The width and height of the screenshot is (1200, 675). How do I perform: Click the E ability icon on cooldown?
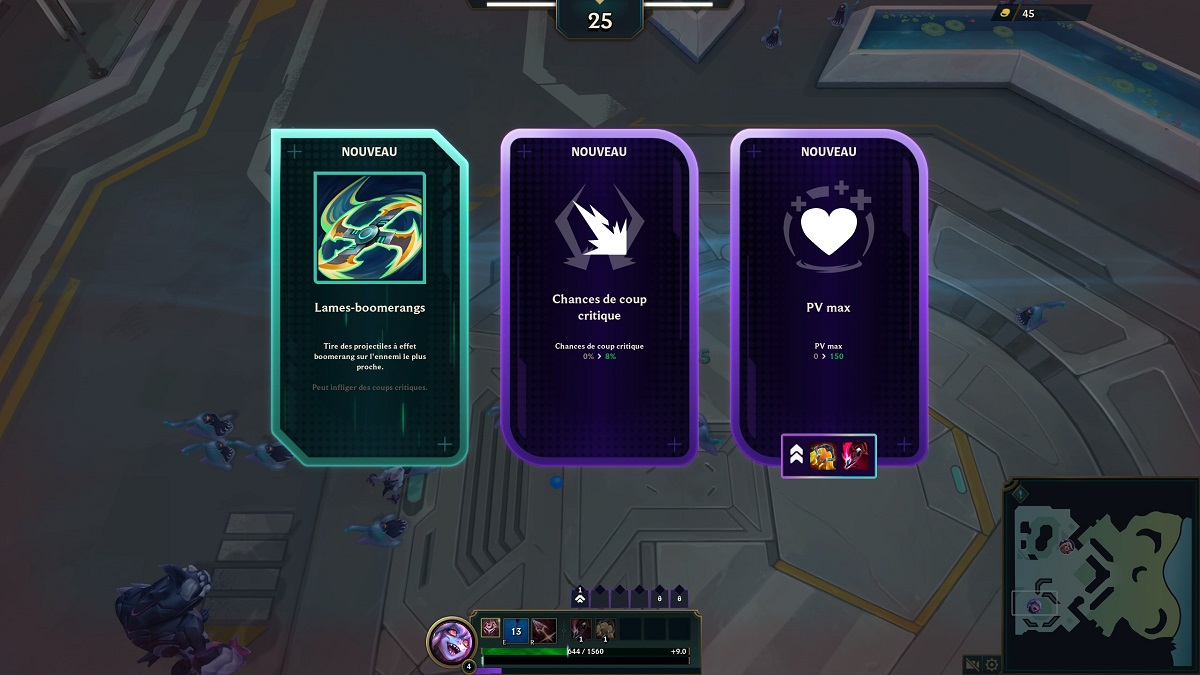pos(516,631)
